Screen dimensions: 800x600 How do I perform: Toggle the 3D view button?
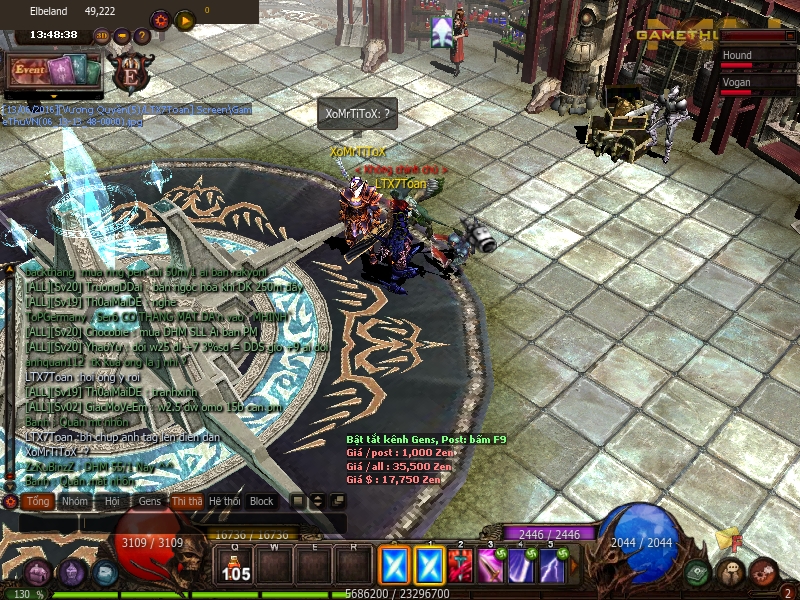point(102,36)
